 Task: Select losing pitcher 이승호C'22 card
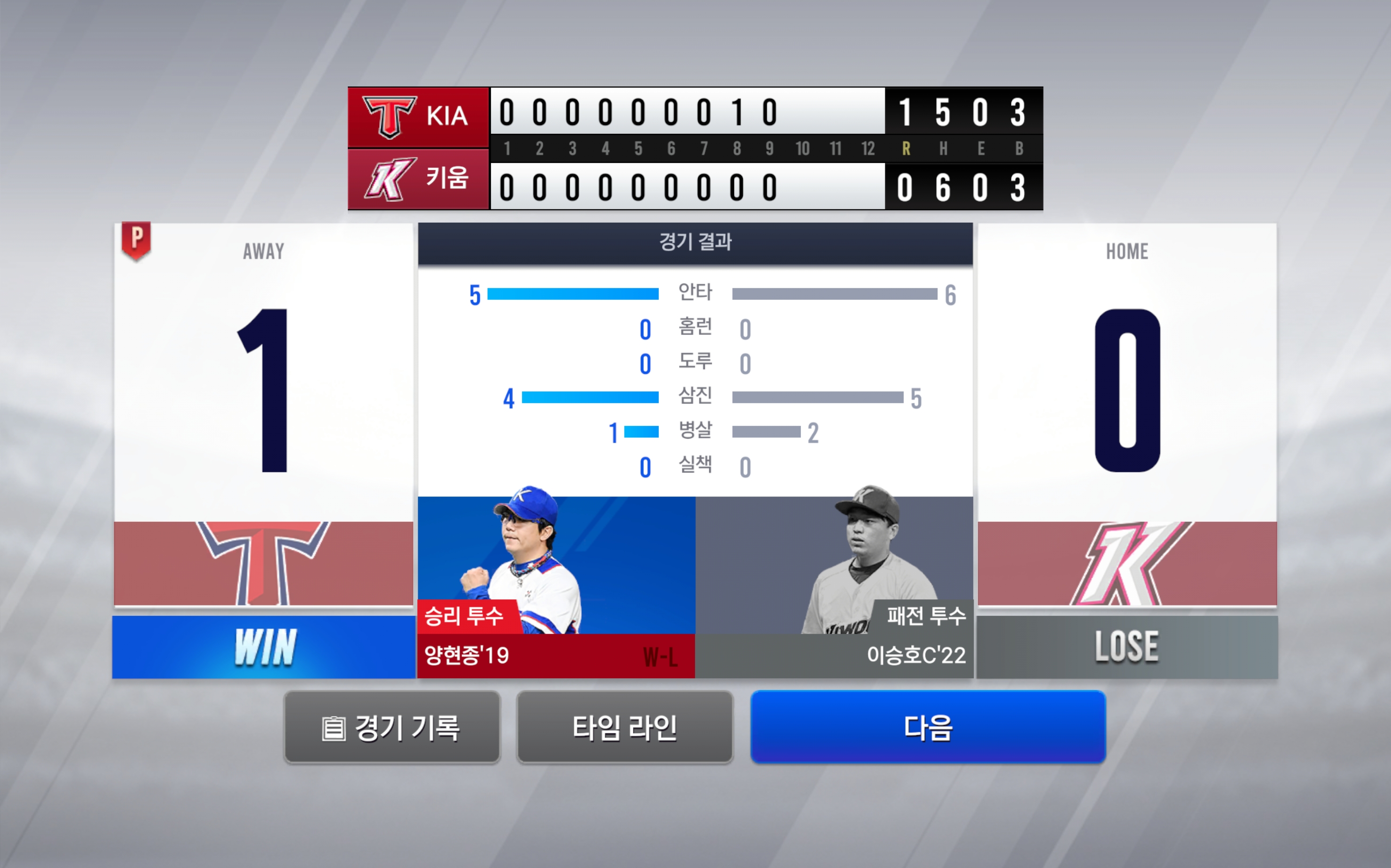(834, 586)
